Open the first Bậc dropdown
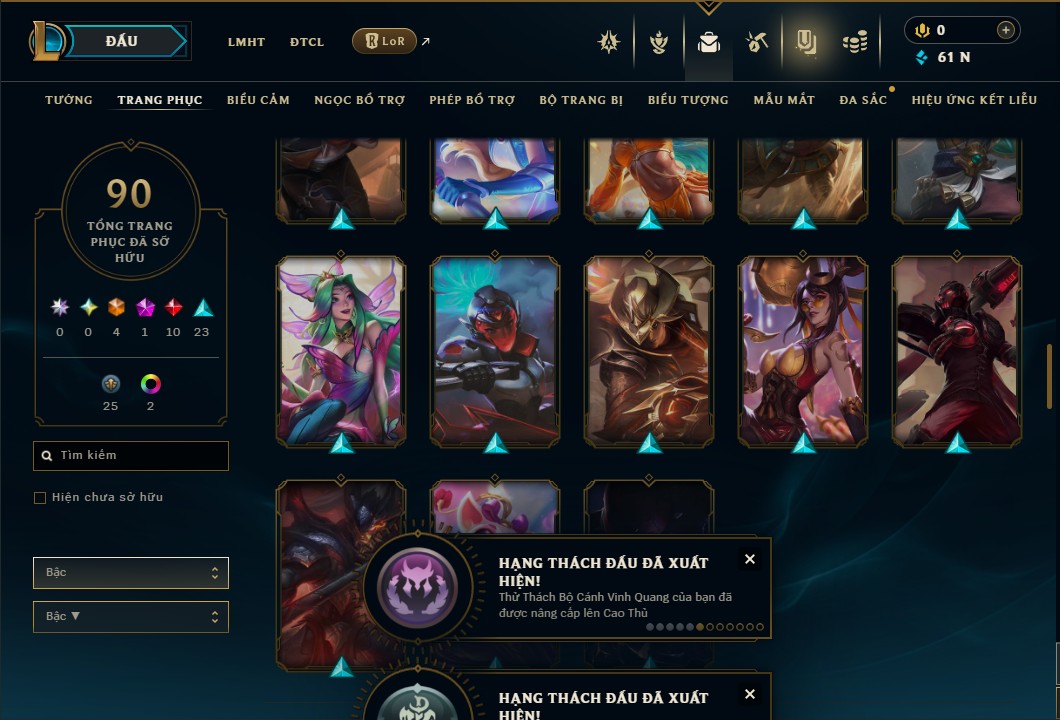1060x720 pixels. point(131,573)
